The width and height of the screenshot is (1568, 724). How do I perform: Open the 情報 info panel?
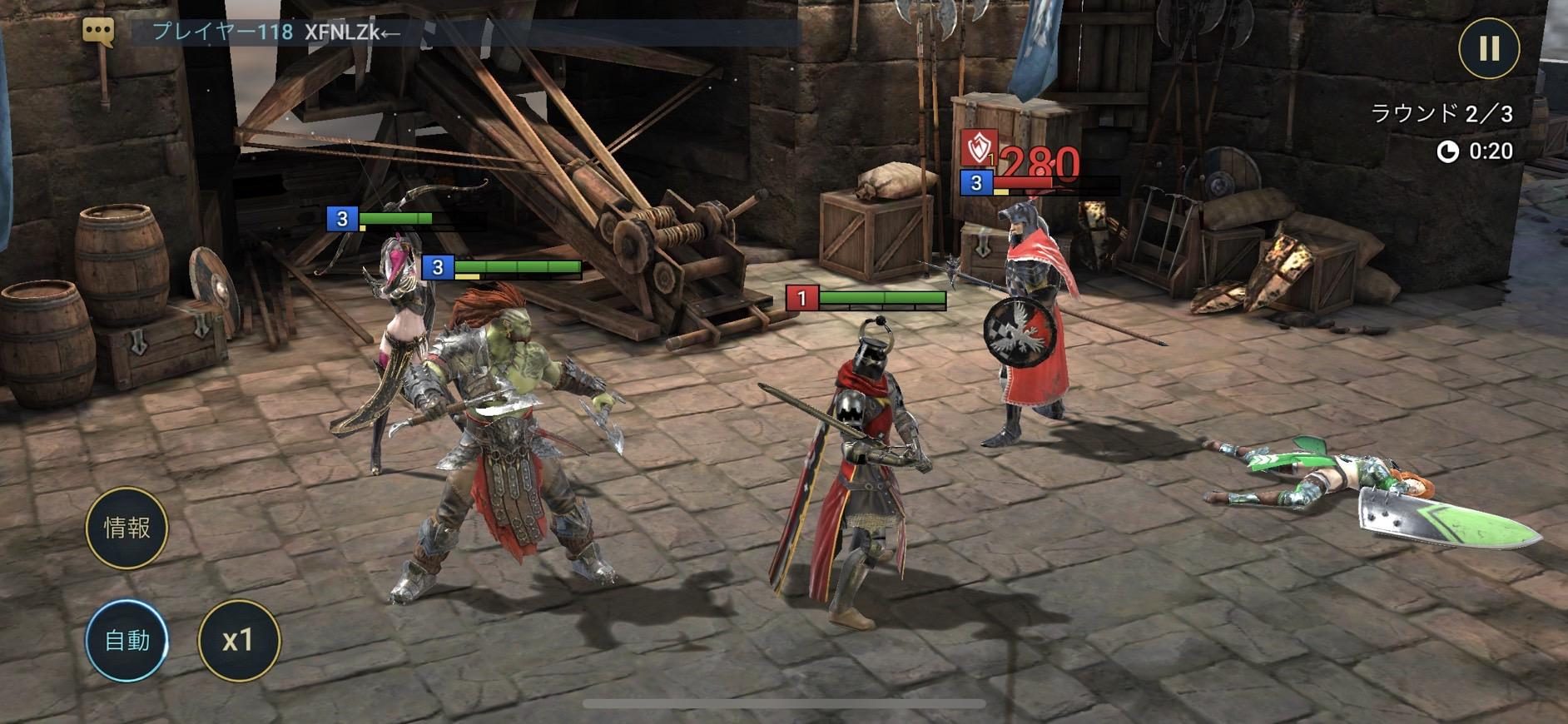[127, 528]
